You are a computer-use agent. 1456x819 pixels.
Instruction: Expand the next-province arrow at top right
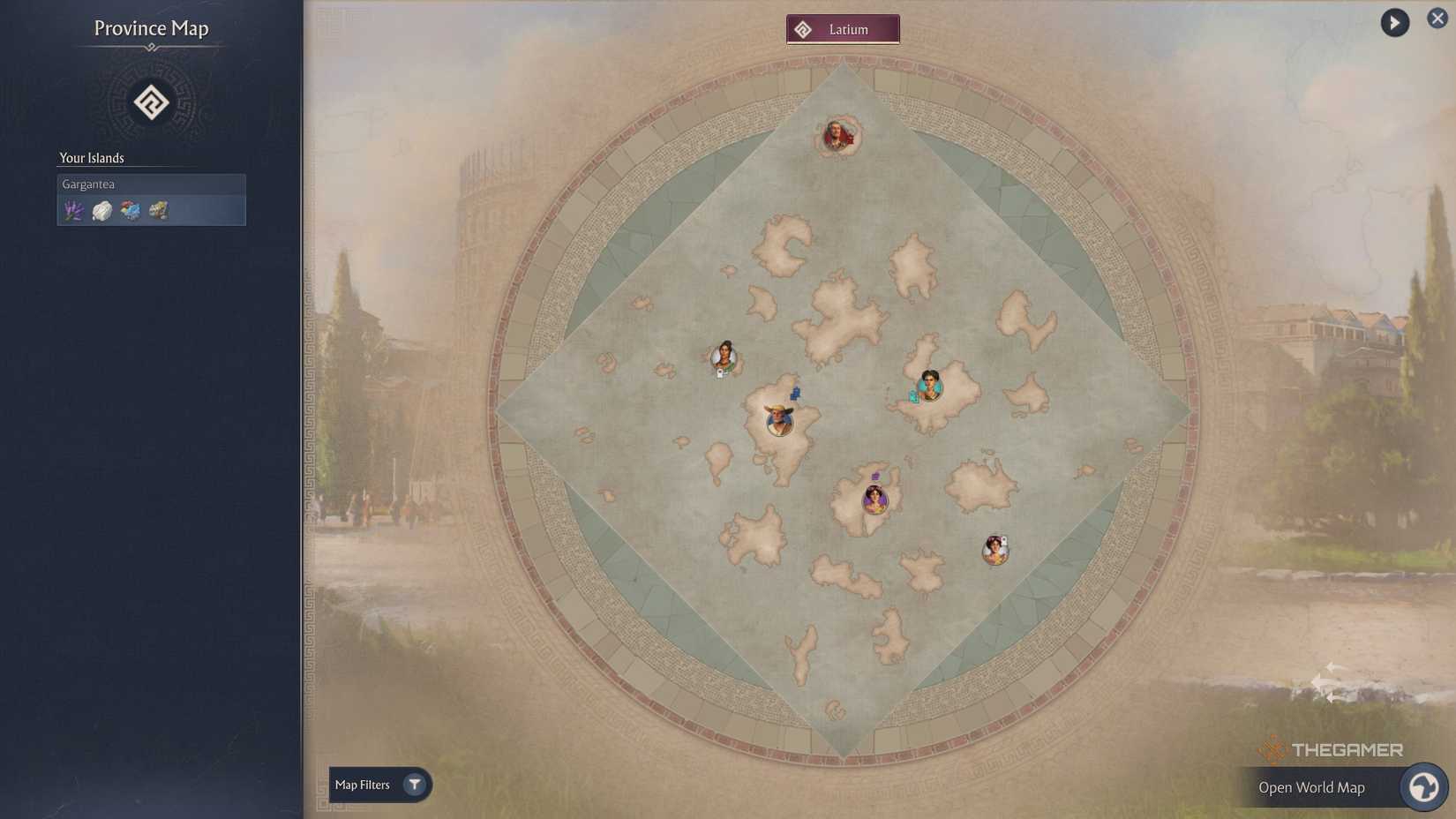coord(1393,22)
